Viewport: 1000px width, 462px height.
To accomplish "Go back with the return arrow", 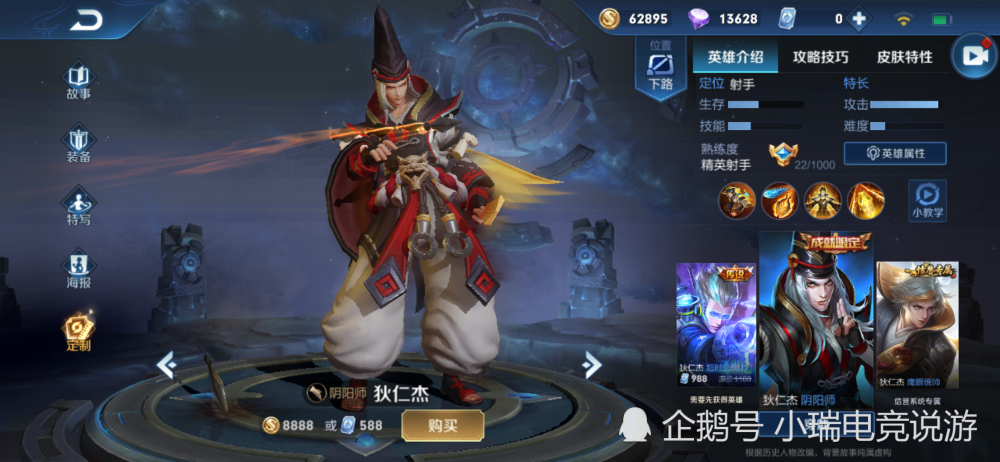I will 87,20.
